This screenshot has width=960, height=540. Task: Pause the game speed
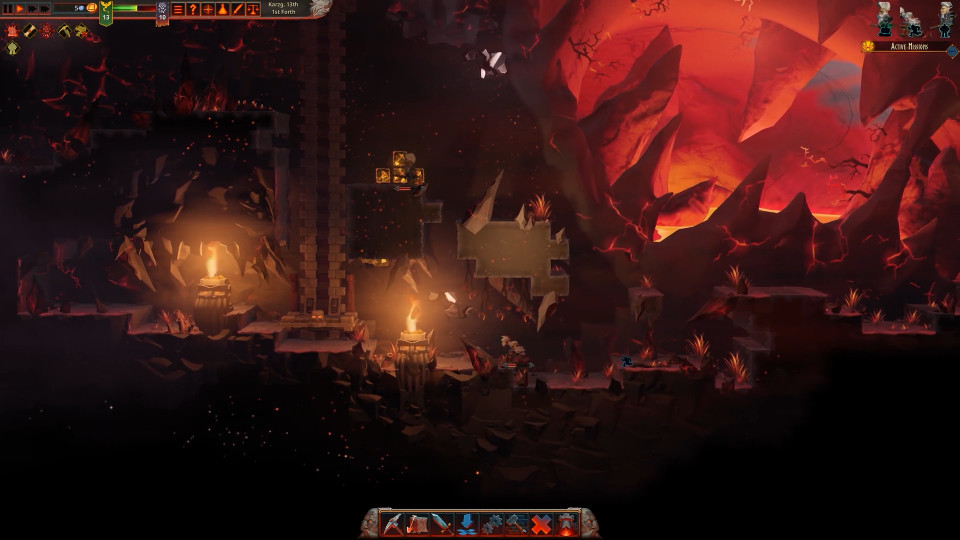(7, 8)
